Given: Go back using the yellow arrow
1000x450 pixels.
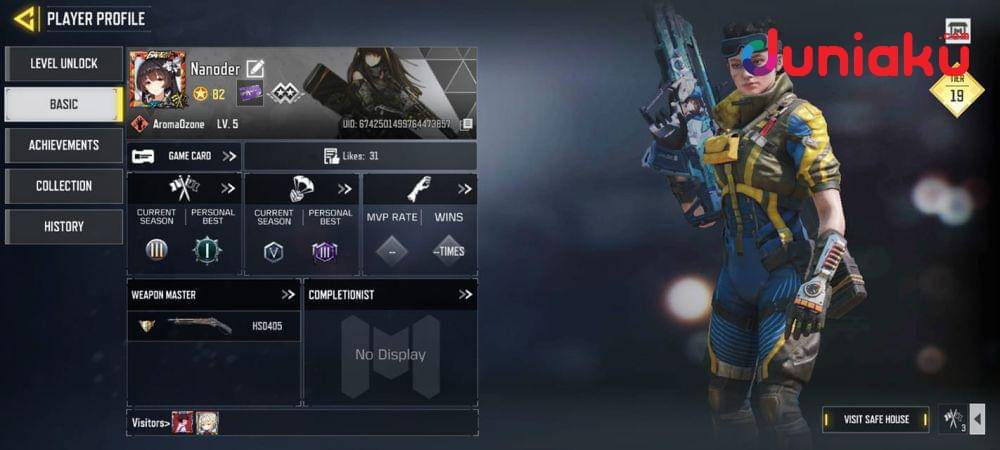Looking at the screenshot, I should click(25, 18).
